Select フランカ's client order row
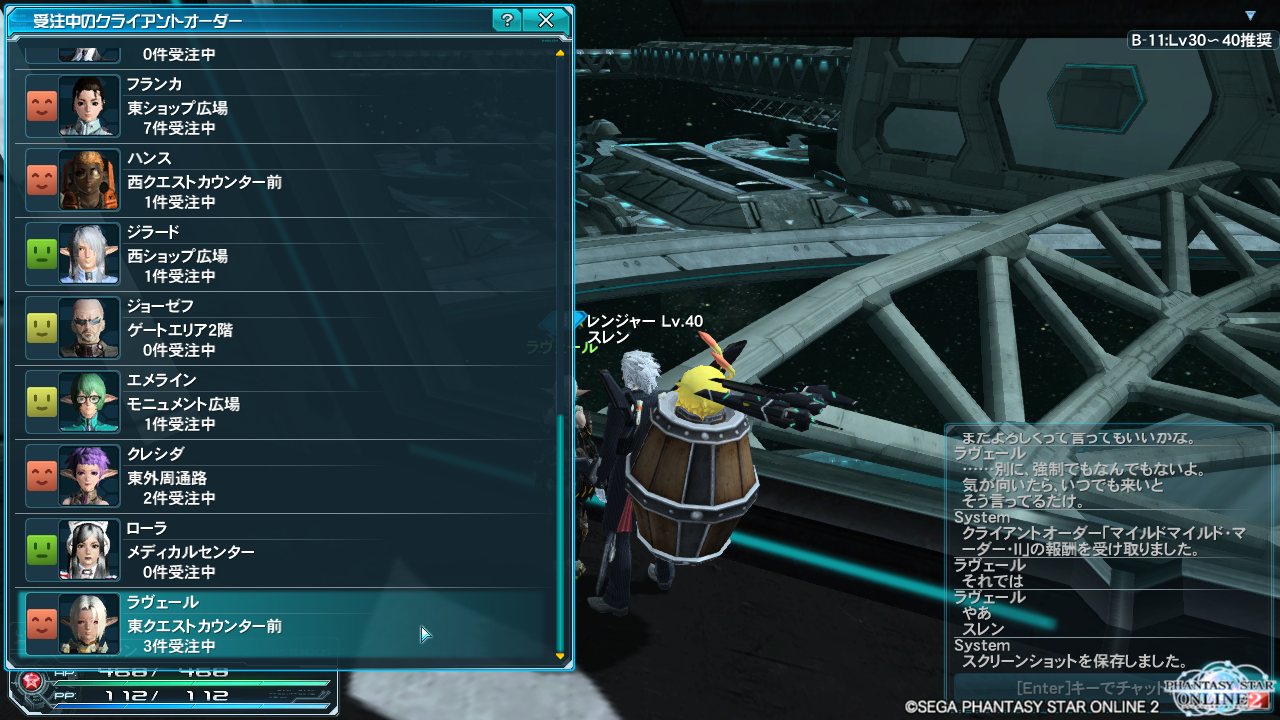The image size is (1280, 720). (285, 106)
